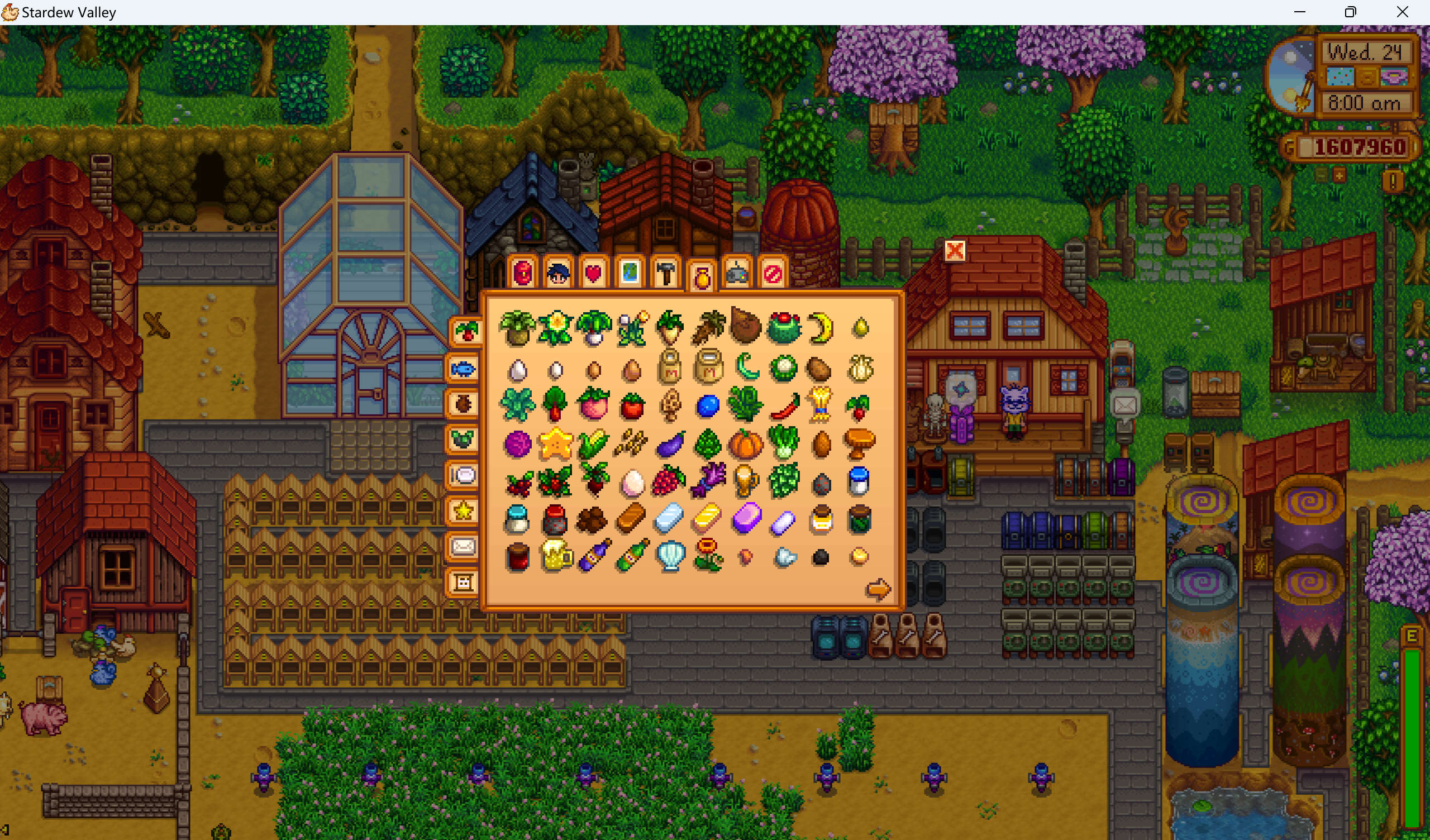Select the starfruit collection entry
This screenshot has width=1430, height=840.
(x=555, y=443)
